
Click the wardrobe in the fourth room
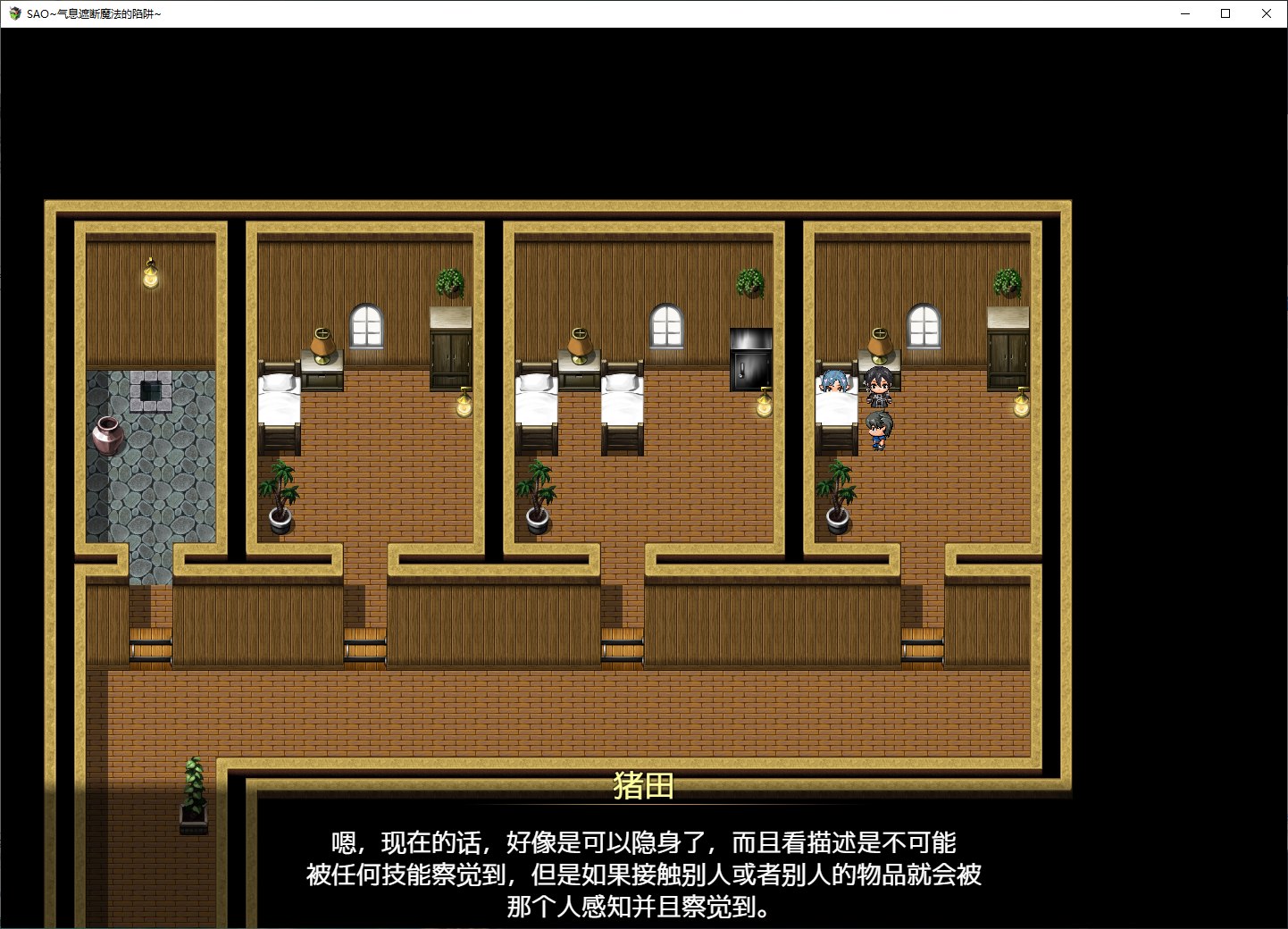(1009, 348)
